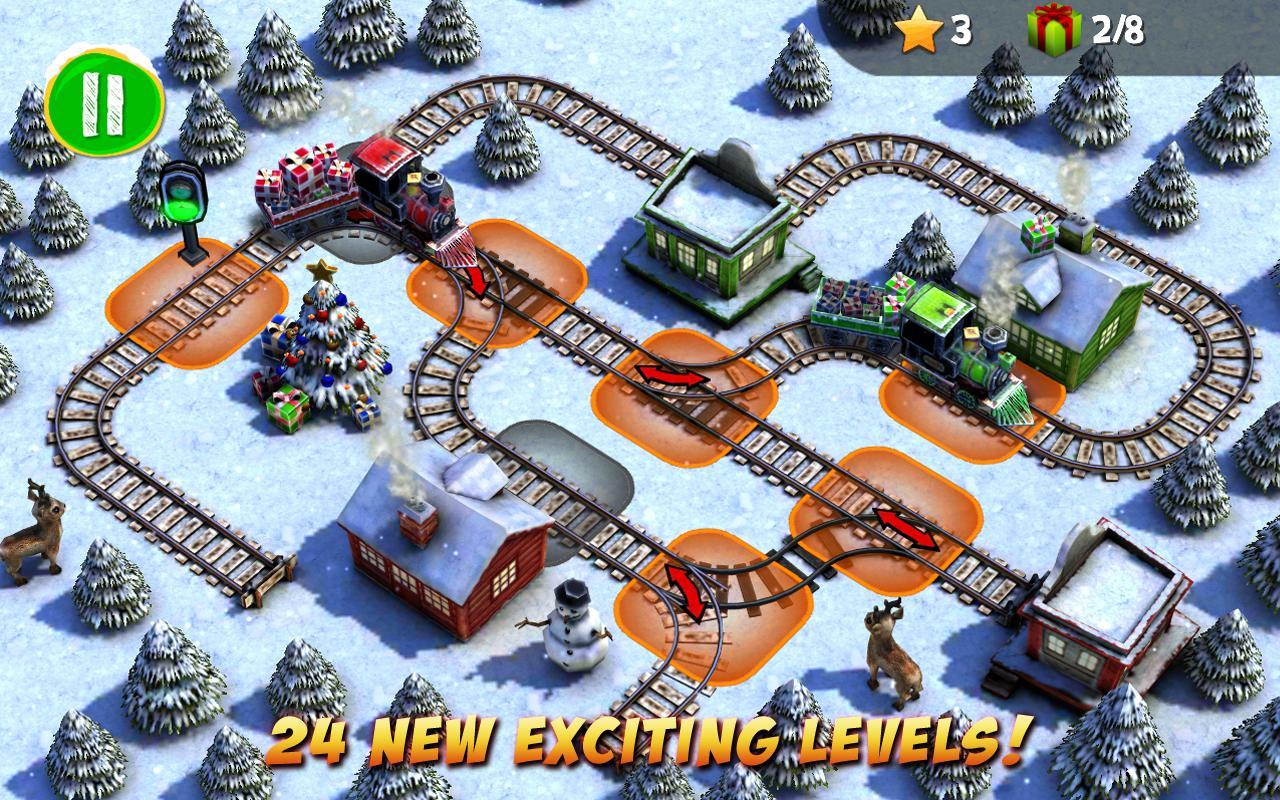Click the '24 NEW EXCITING LEVELS!' banner
1280x800 pixels.
click(640, 740)
